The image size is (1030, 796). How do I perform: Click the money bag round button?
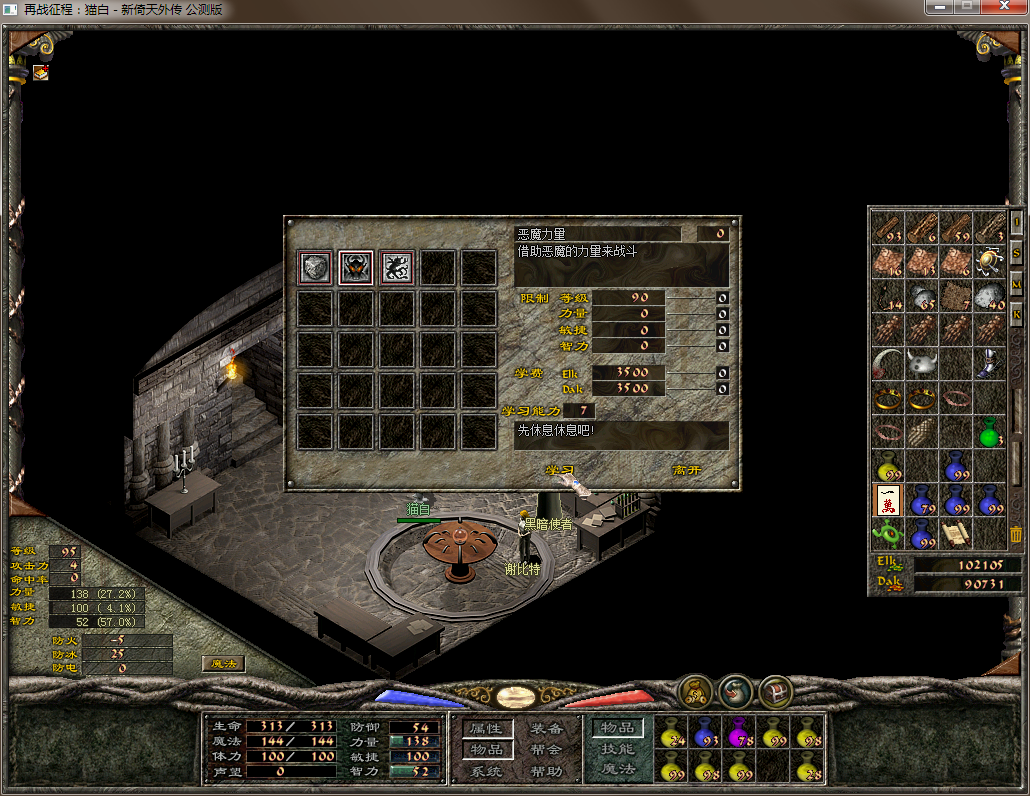pos(696,690)
